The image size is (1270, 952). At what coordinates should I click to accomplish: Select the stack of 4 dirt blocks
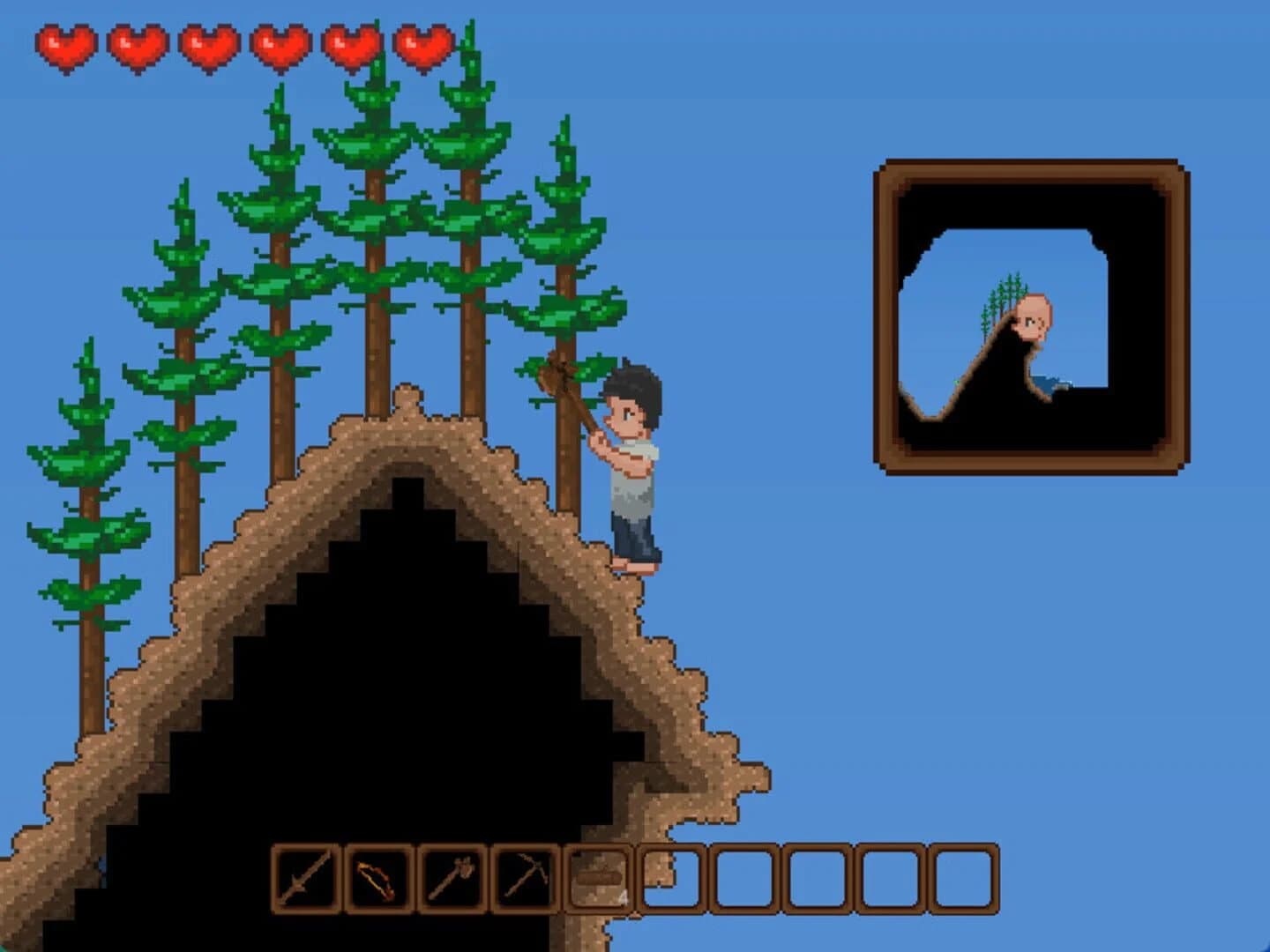click(598, 877)
